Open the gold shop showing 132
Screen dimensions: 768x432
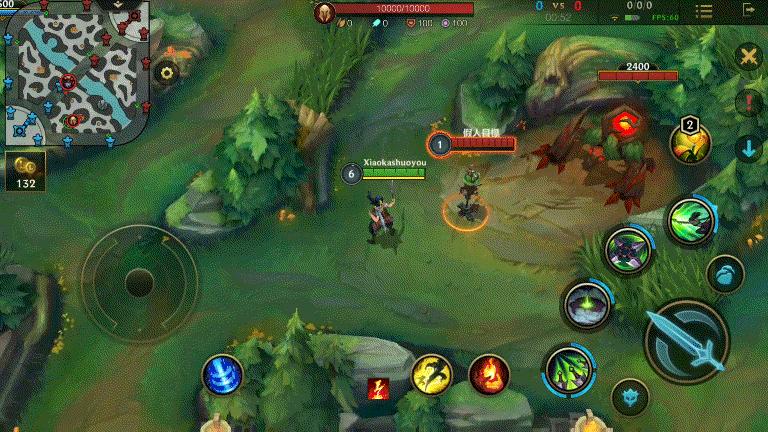click(25, 171)
